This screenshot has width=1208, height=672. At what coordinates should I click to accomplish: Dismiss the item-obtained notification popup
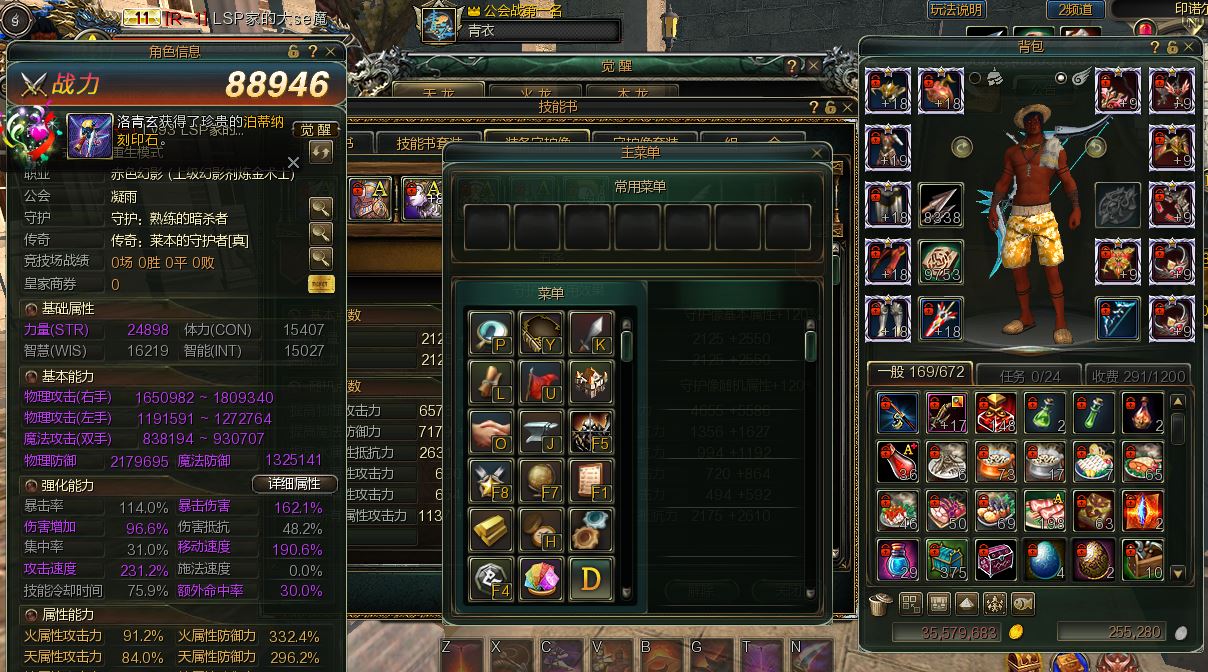[293, 162]
